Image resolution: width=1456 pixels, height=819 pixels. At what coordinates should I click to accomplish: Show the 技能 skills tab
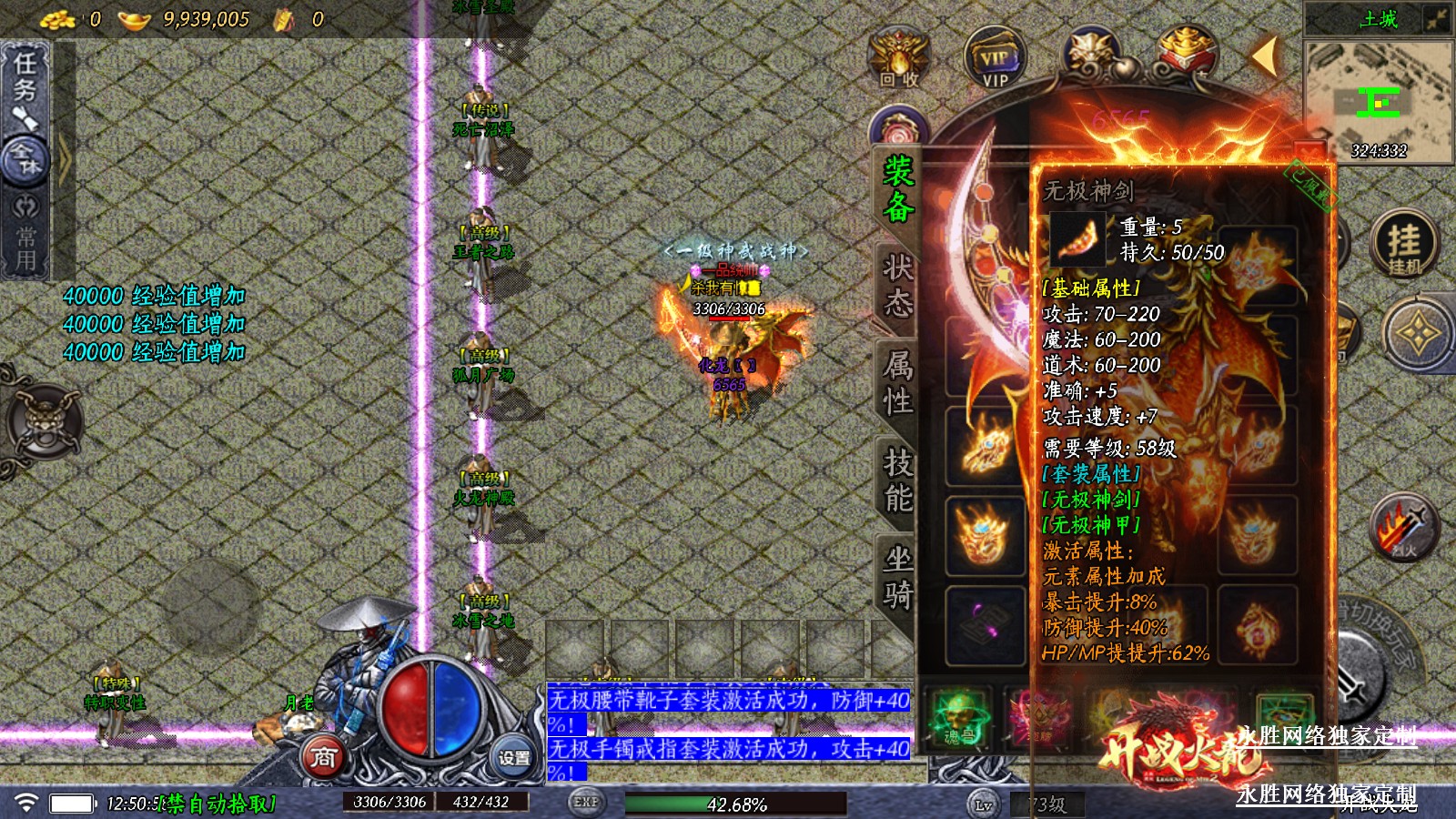898,480
